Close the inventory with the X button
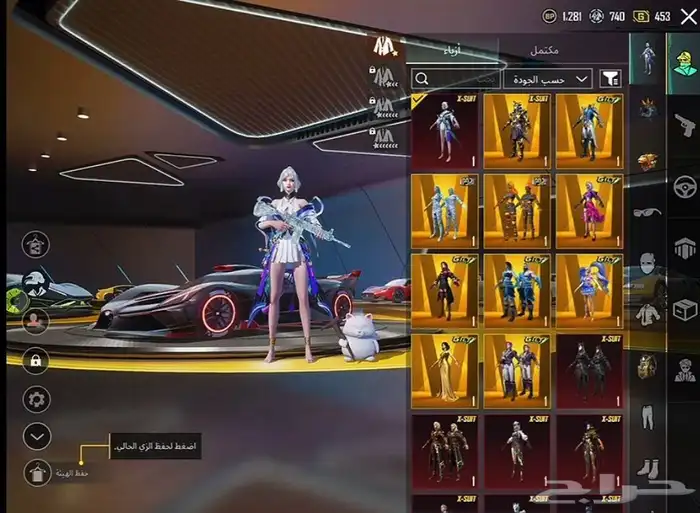The height and width of the screenshot is (513, 700). (688, 15)
